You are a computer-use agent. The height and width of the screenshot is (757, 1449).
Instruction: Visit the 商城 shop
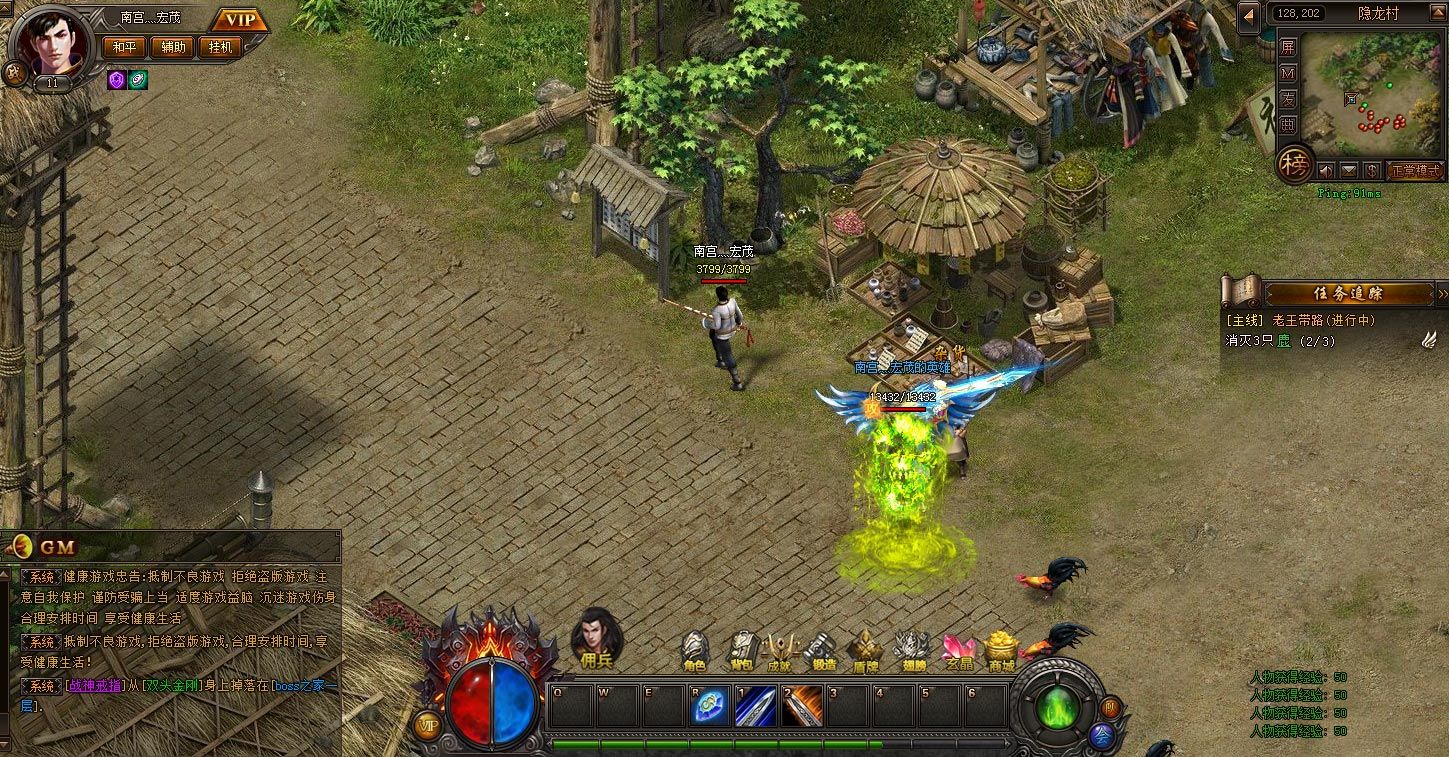pos(1001,651)
